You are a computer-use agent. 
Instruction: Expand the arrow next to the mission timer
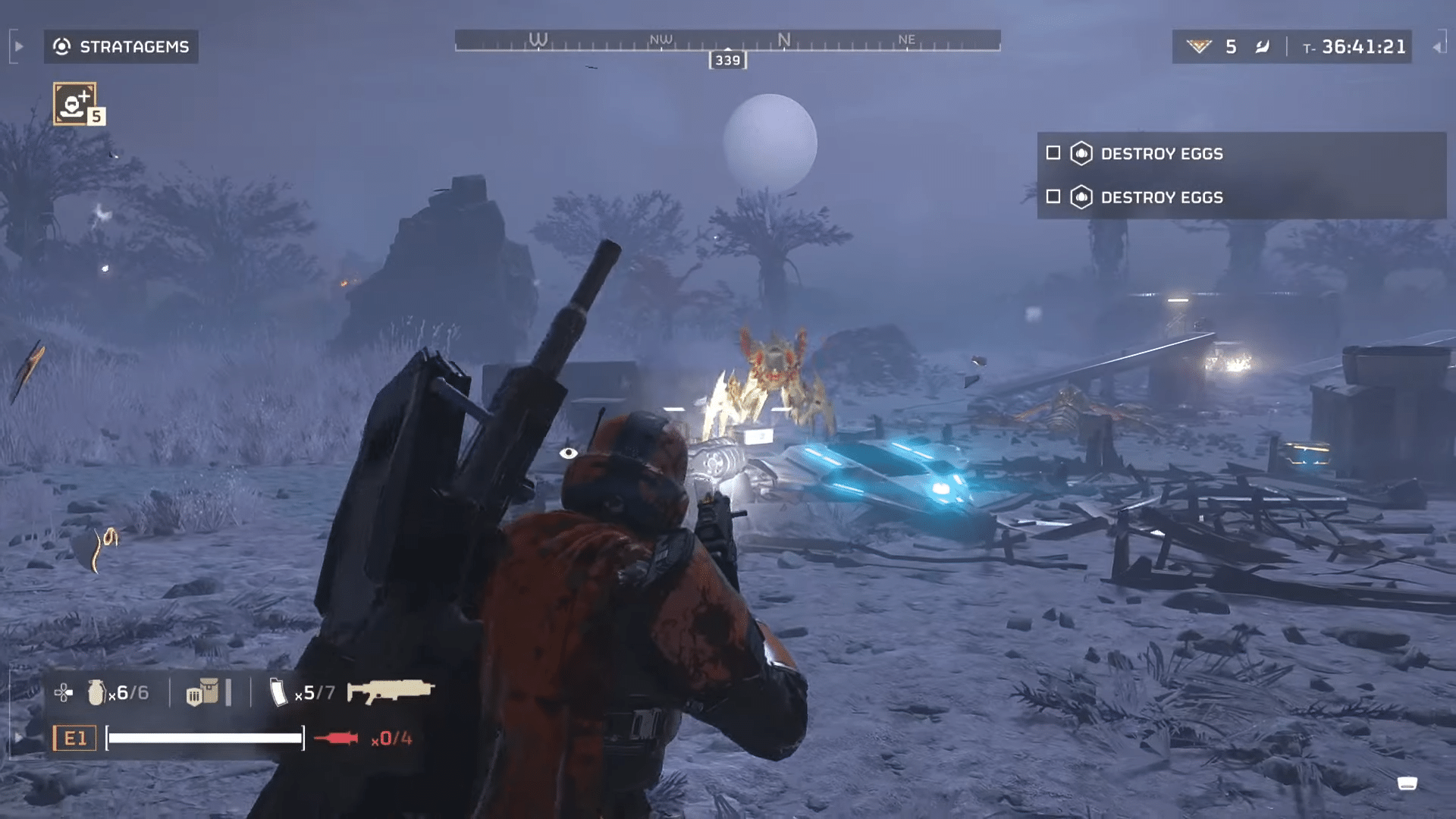point(1438,47)
